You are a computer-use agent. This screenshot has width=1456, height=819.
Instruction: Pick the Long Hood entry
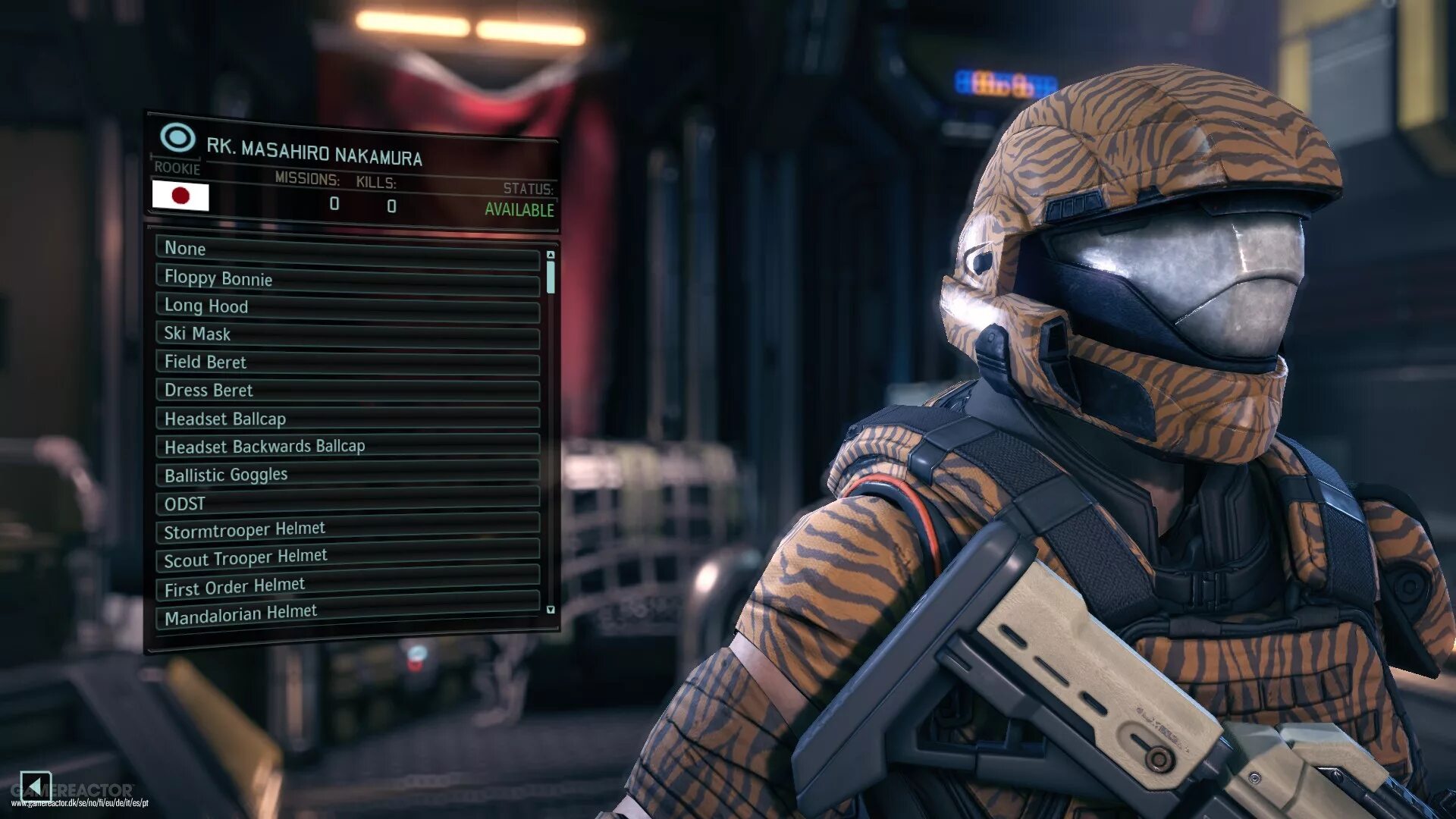[x=347, y=306]
